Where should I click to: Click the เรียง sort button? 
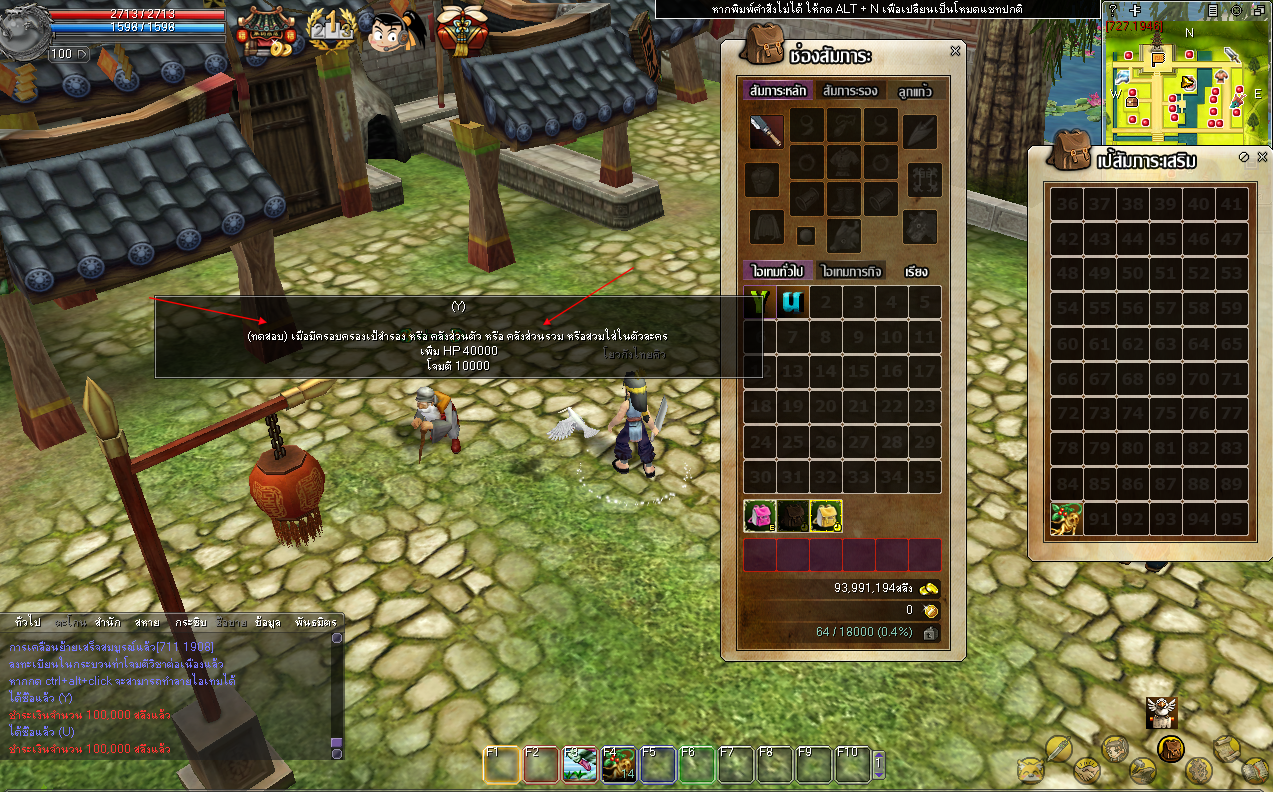[916, 271]
